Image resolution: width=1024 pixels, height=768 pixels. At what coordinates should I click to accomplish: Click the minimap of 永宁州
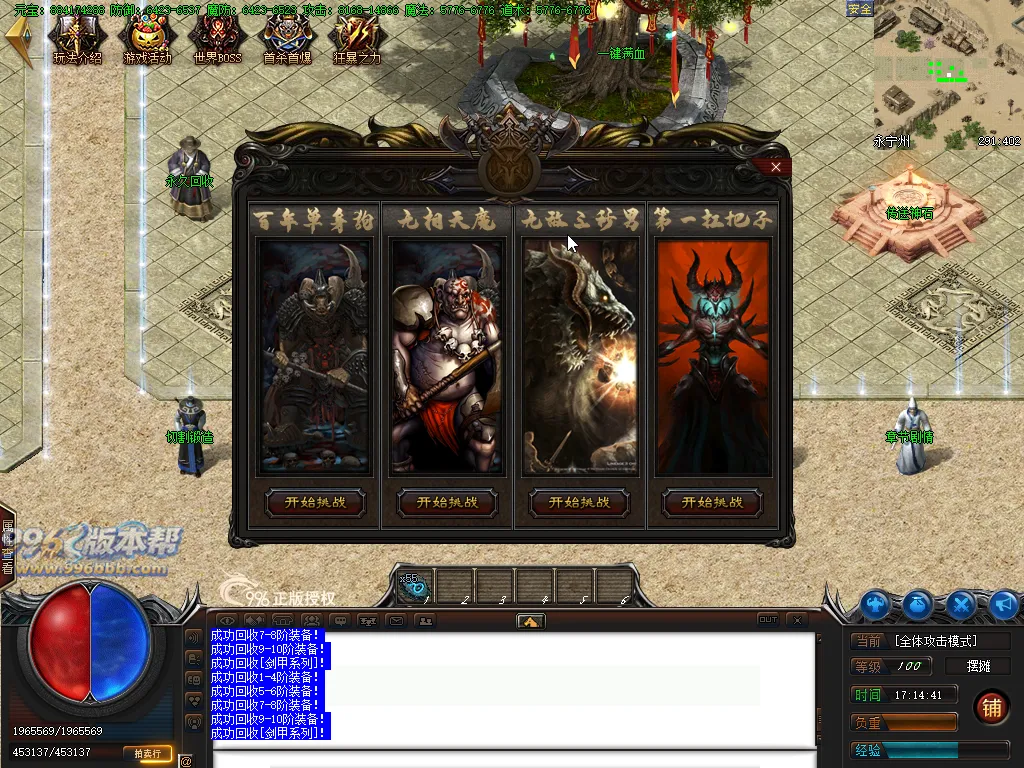[946, 75]
